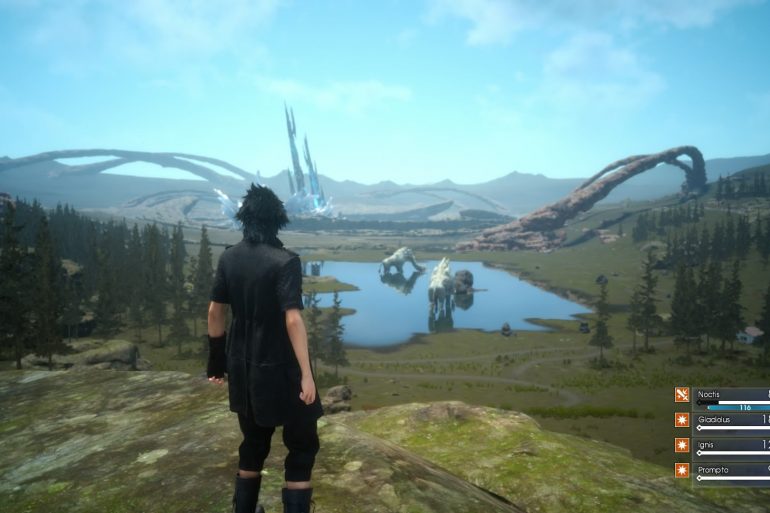
Task: Select the Prompto party row
Action: [x=732, y=471]
